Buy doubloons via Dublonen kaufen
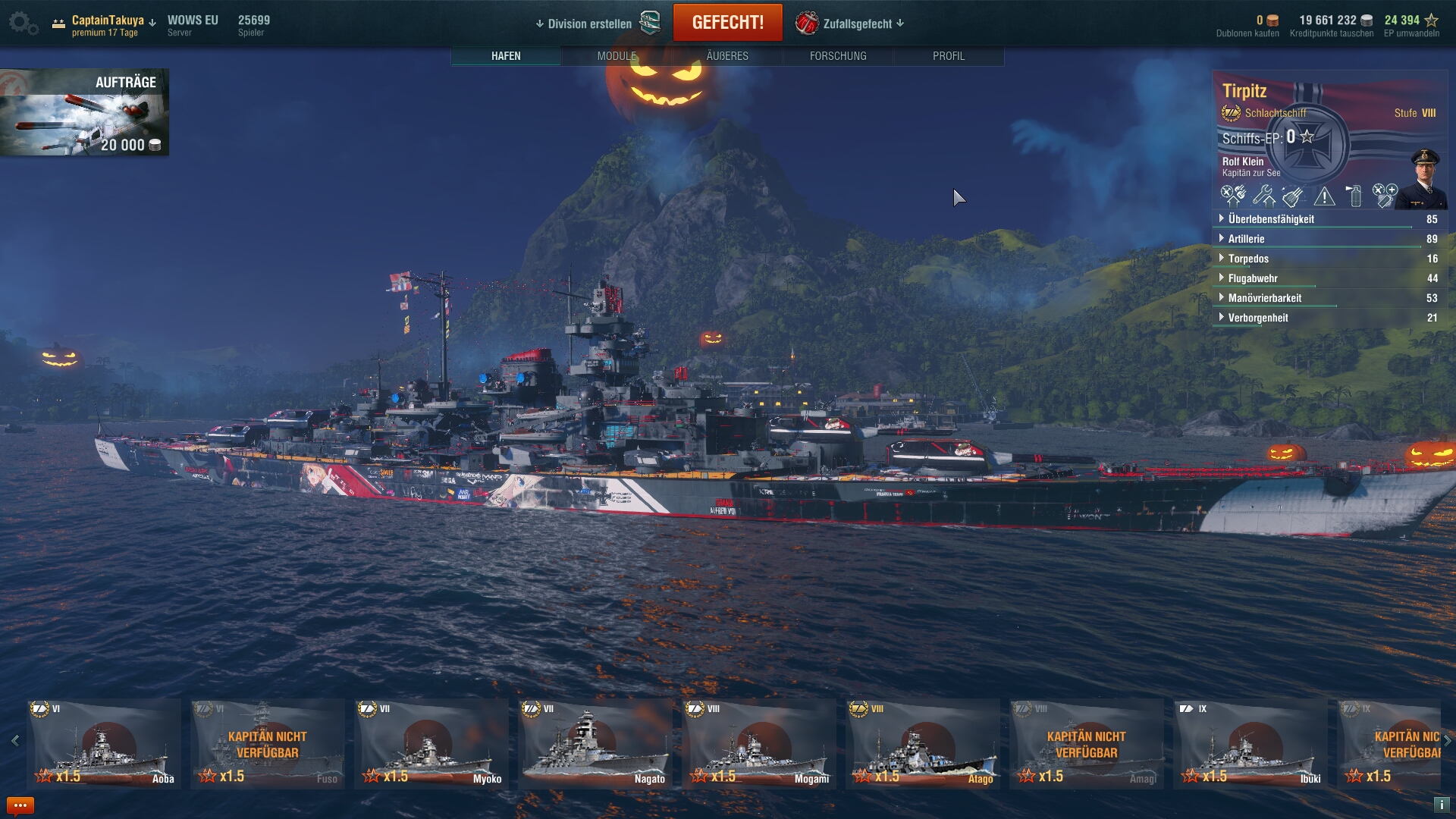 pos(1247,26)
